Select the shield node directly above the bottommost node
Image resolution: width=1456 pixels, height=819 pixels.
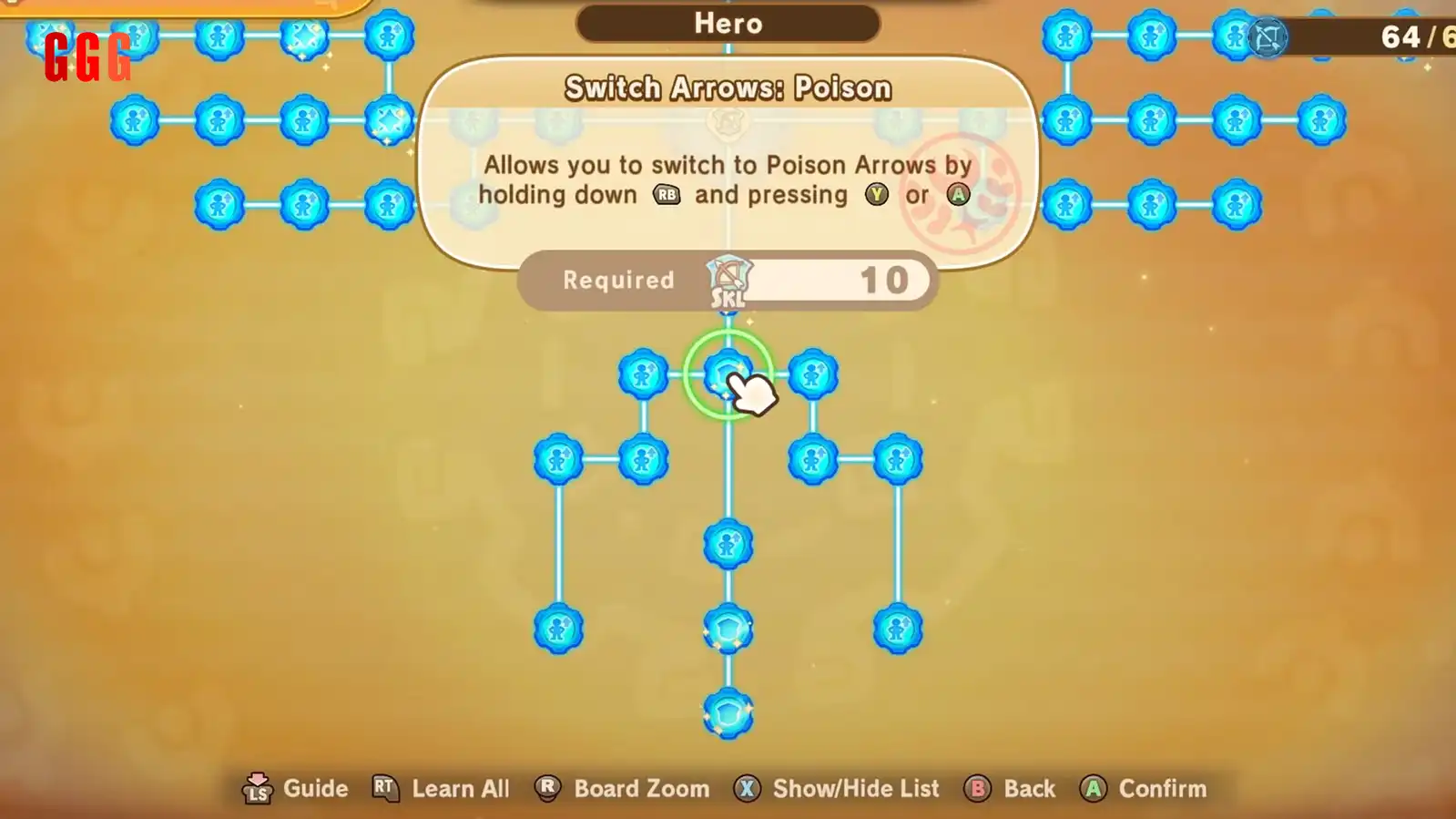tap(728, 630)
